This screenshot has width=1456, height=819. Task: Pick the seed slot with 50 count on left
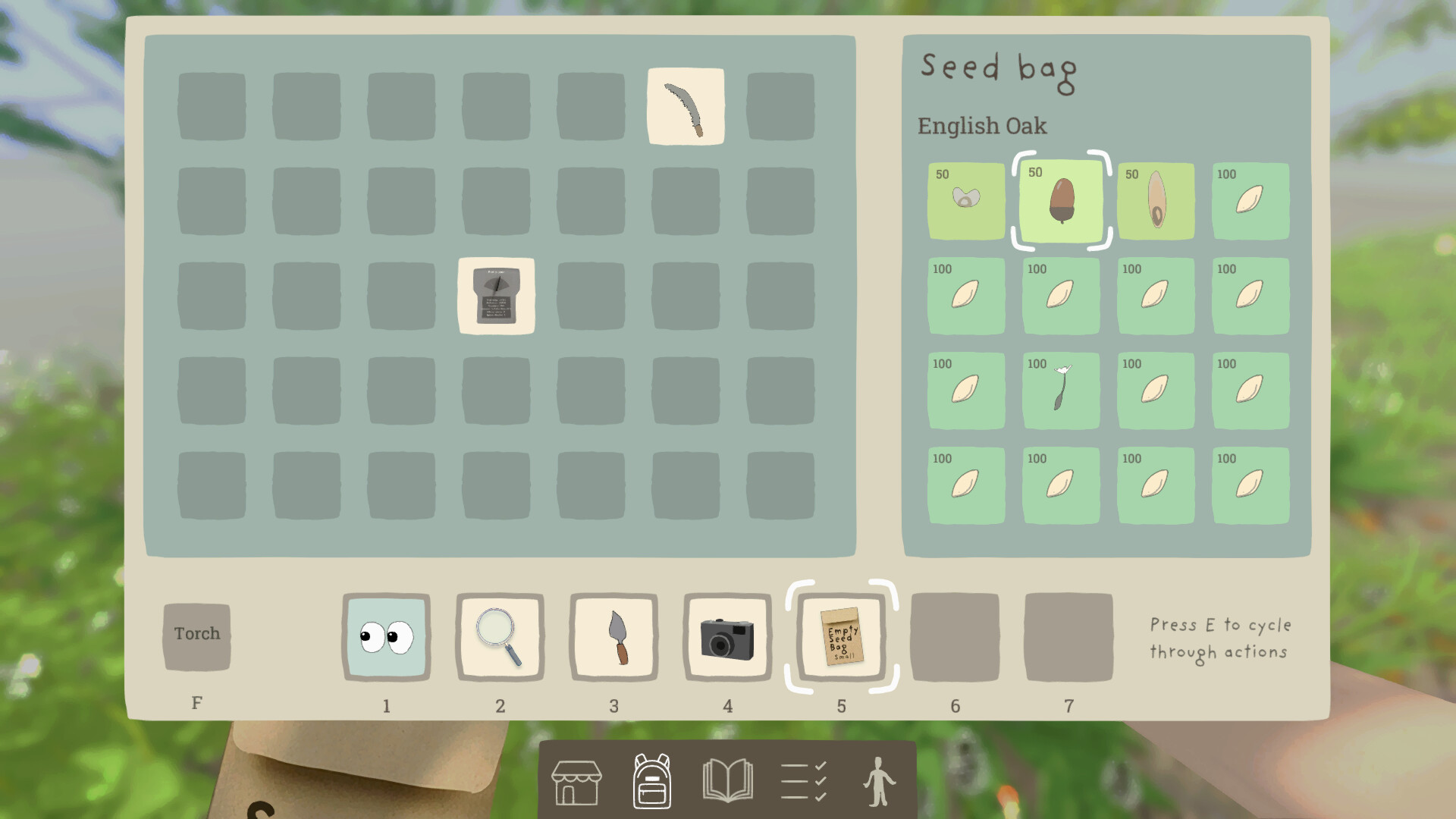966,201
